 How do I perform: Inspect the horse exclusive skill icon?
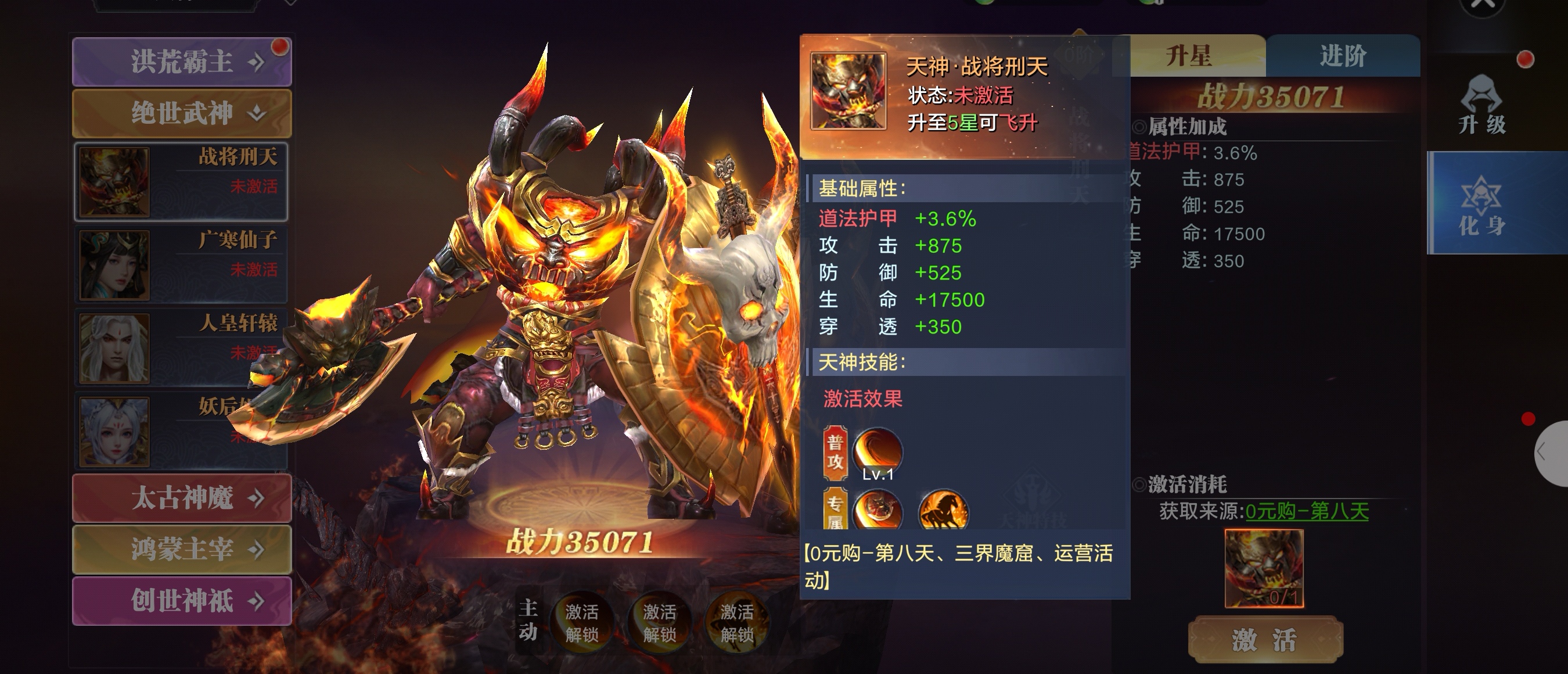[943, 510]
